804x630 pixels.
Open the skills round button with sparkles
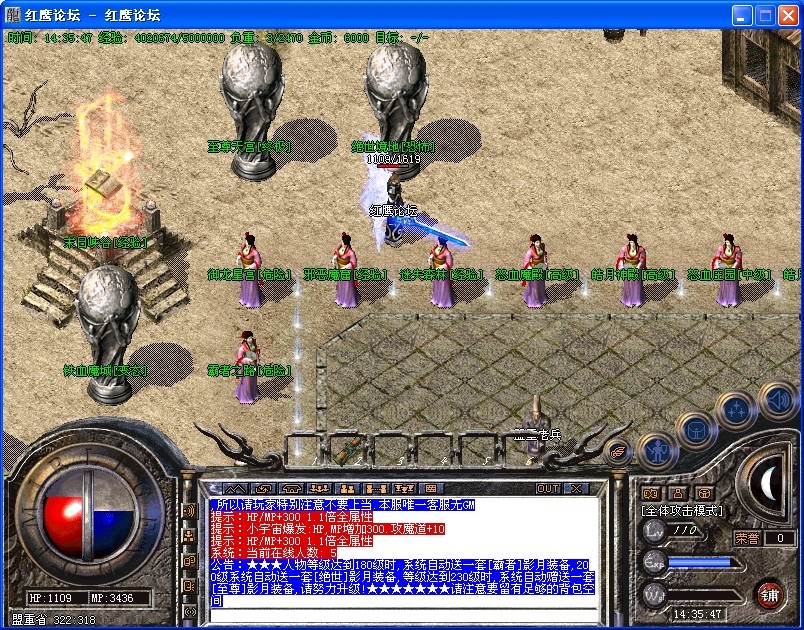coord(736,410)
